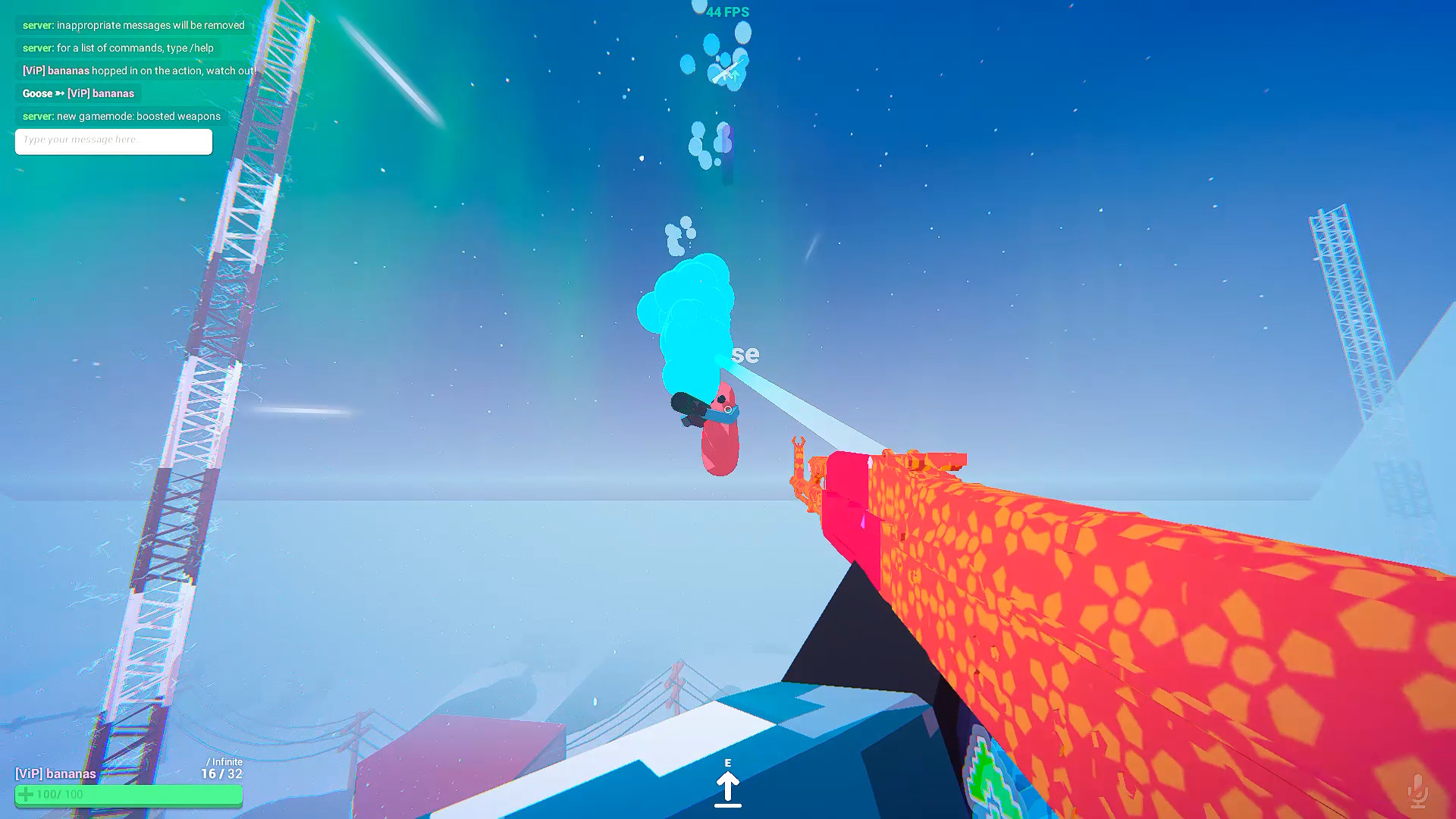Click the cyan smoke burst above the enemy
1456x819 pixels.
(686, 311)
